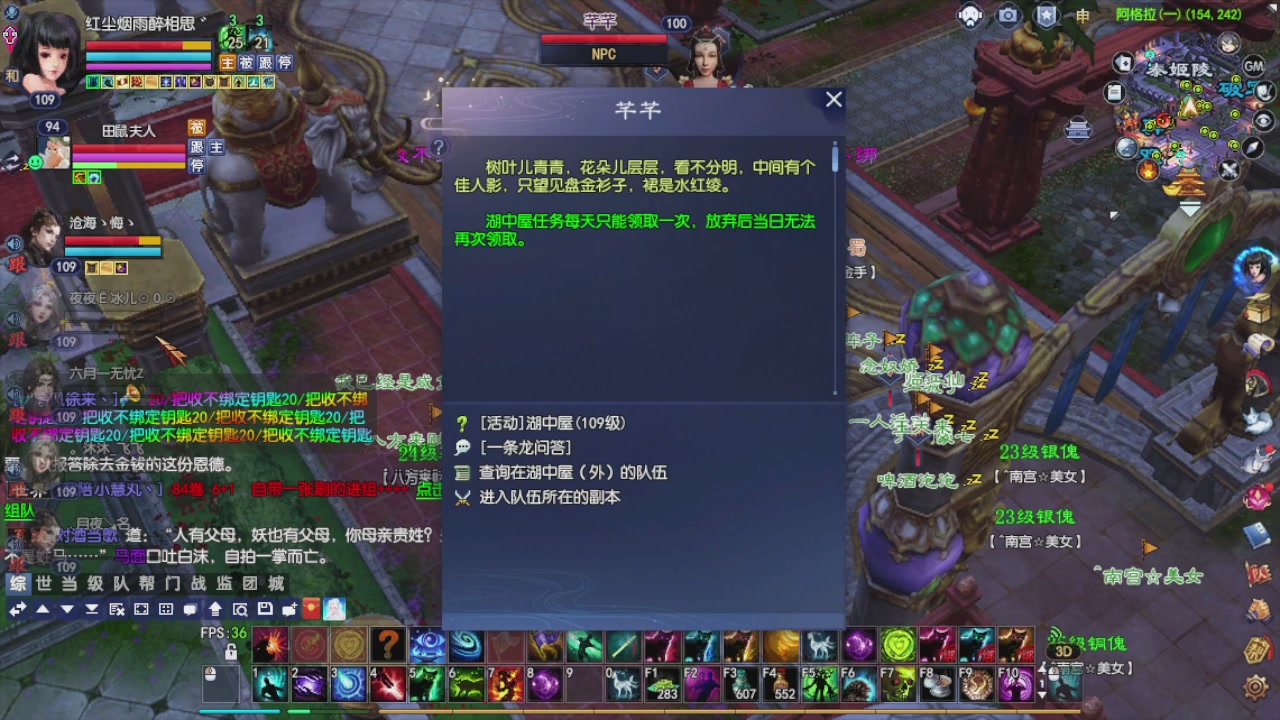Click the save chat log disk icon
The image size is (1280, 720).
pyautogui.click(x=266, y=609)
